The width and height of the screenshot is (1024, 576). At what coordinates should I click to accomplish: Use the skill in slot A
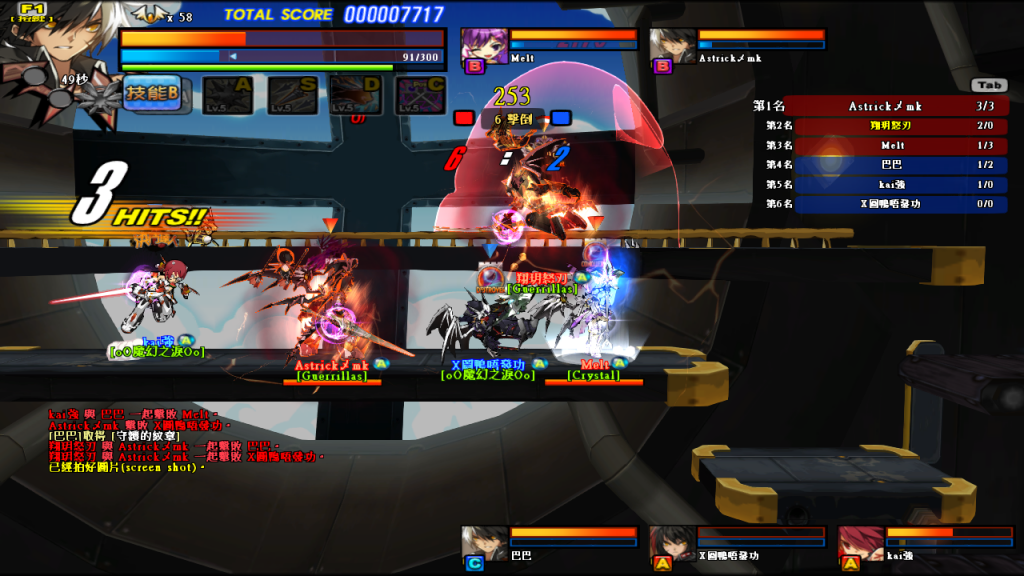[228, 95]
